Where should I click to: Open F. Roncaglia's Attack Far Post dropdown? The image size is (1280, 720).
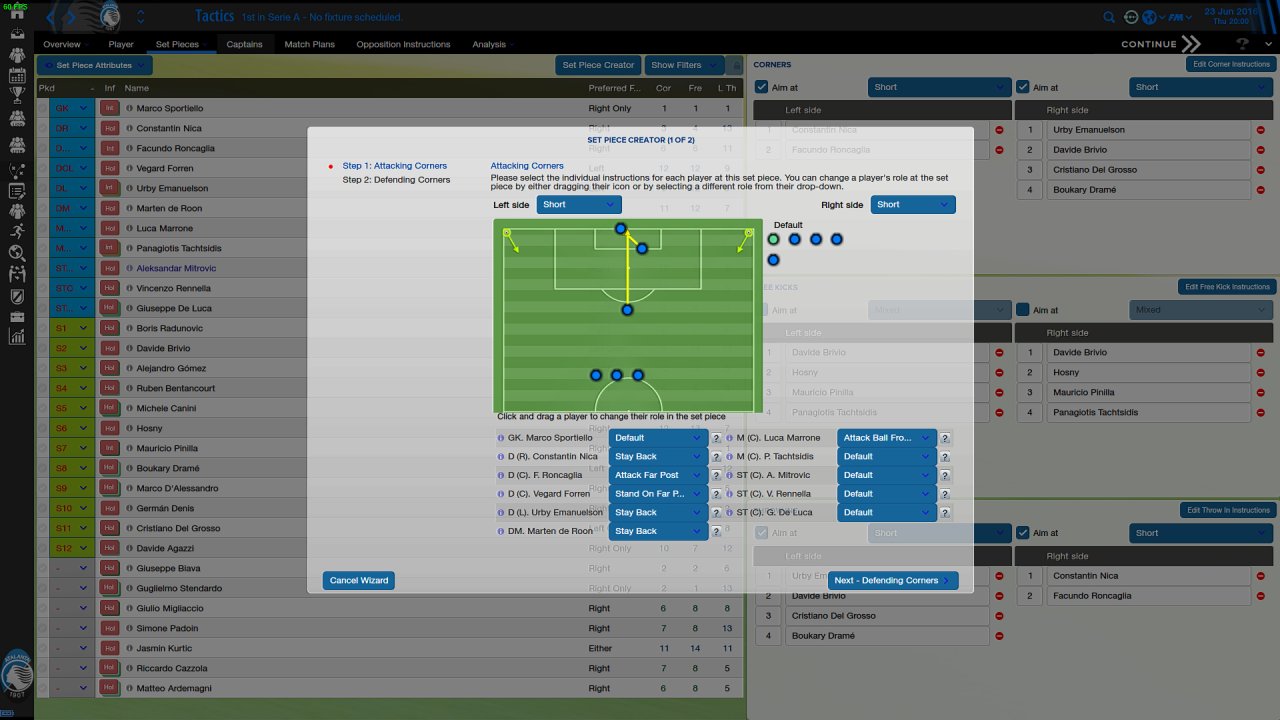coord(658,475)
